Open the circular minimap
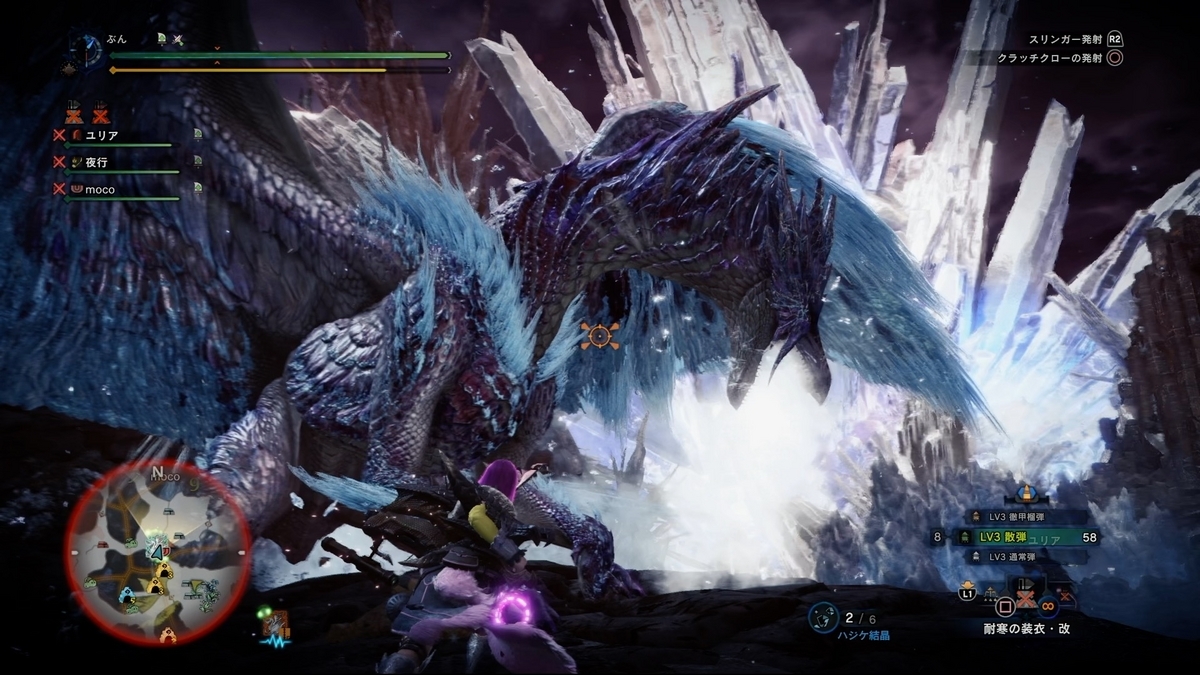Image resolution: width=1200 pixels, height=675 pixels. click(158, 552)
